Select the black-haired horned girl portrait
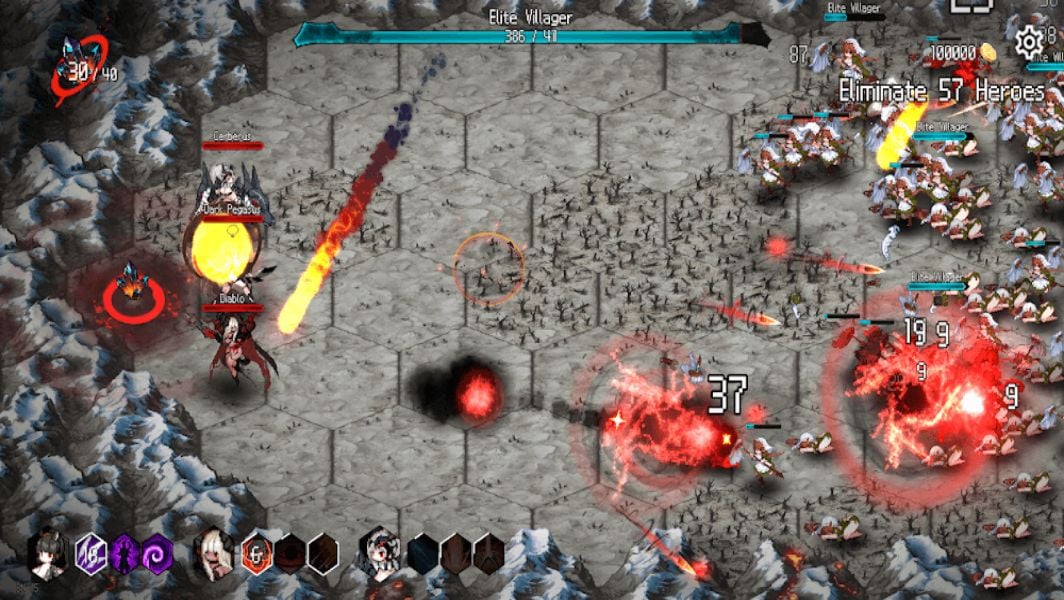Screen dimensions: 1064x600 click(48, 553)
